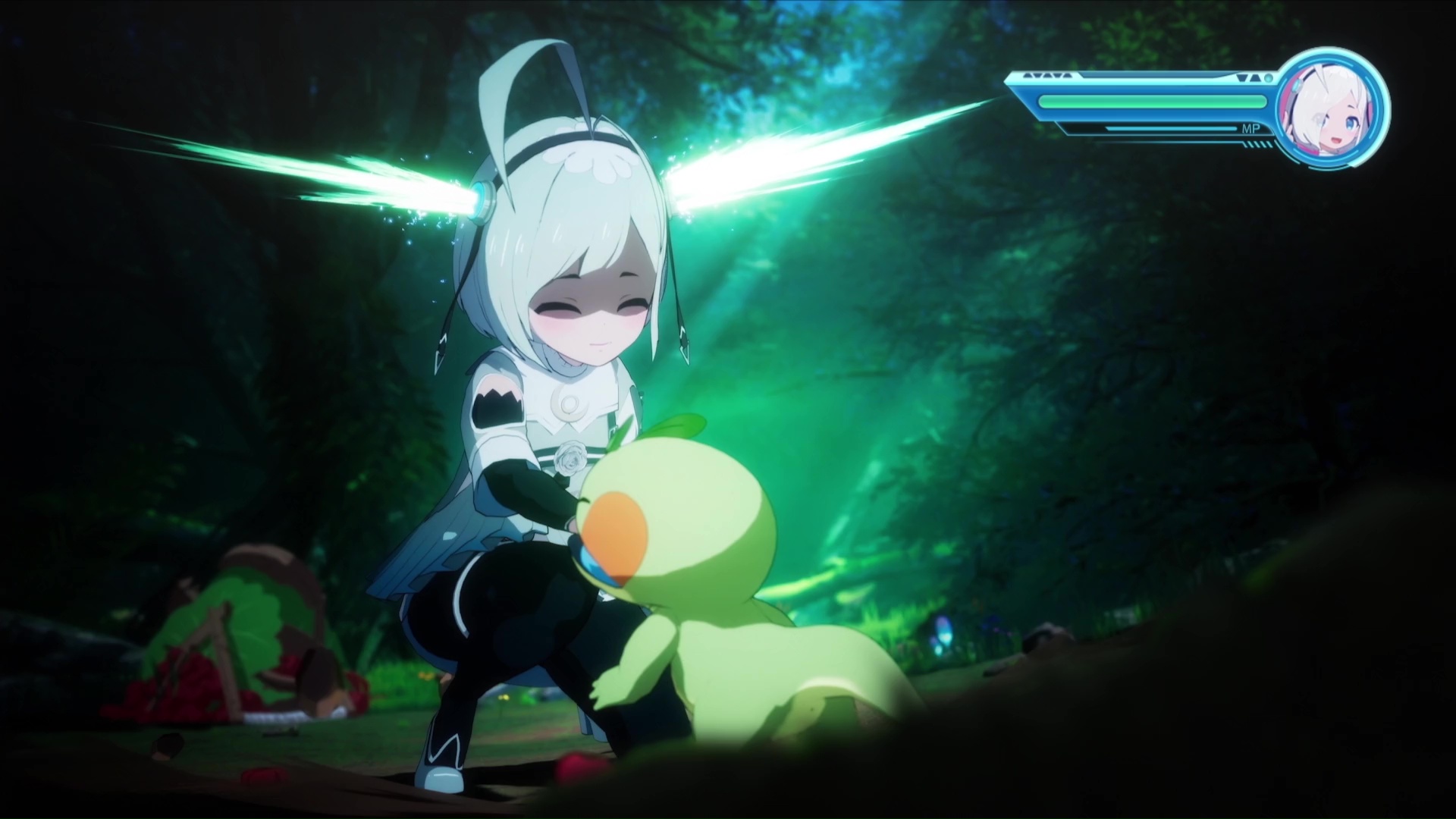Click the MP label on the status bar
This screenshot has width=1456, height=819.
1251,129
